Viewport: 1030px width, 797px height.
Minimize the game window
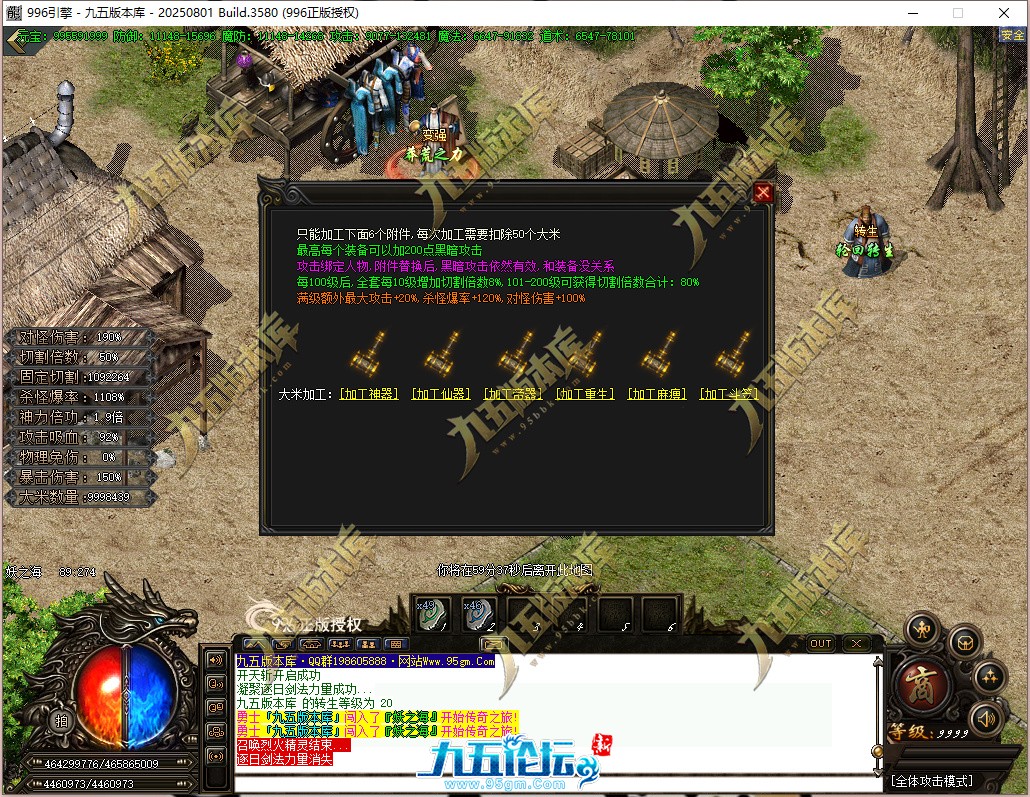coord(913,13)
